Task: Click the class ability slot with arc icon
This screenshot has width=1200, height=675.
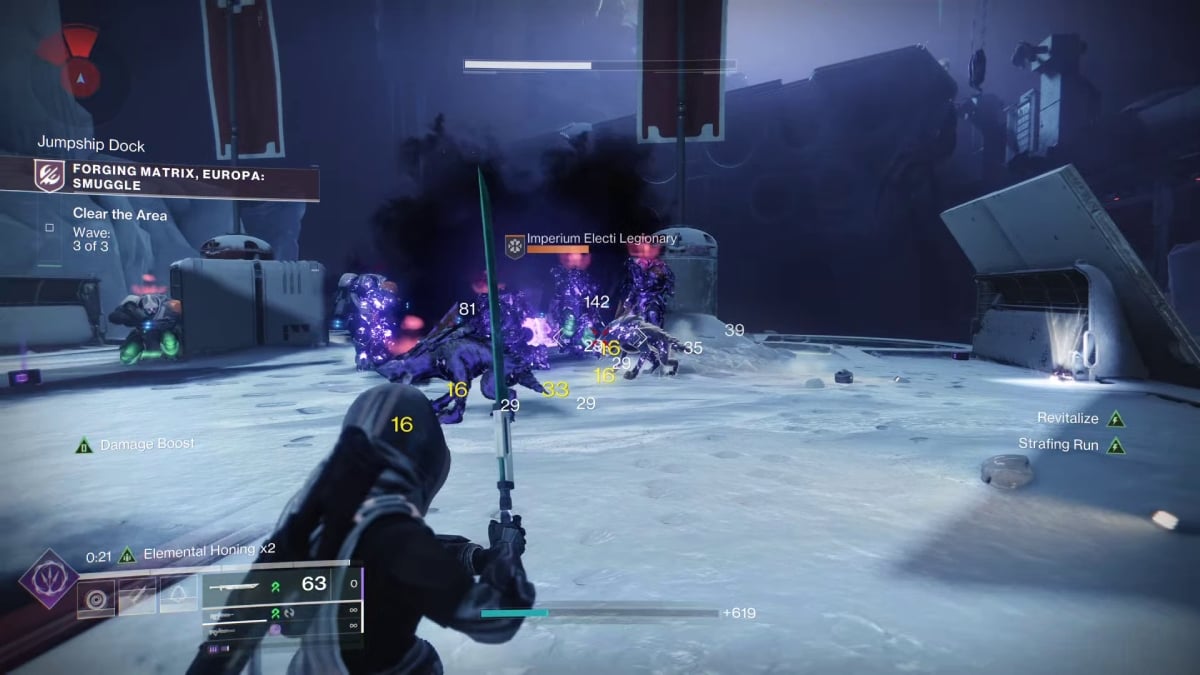Action: (x=178, y=598)
